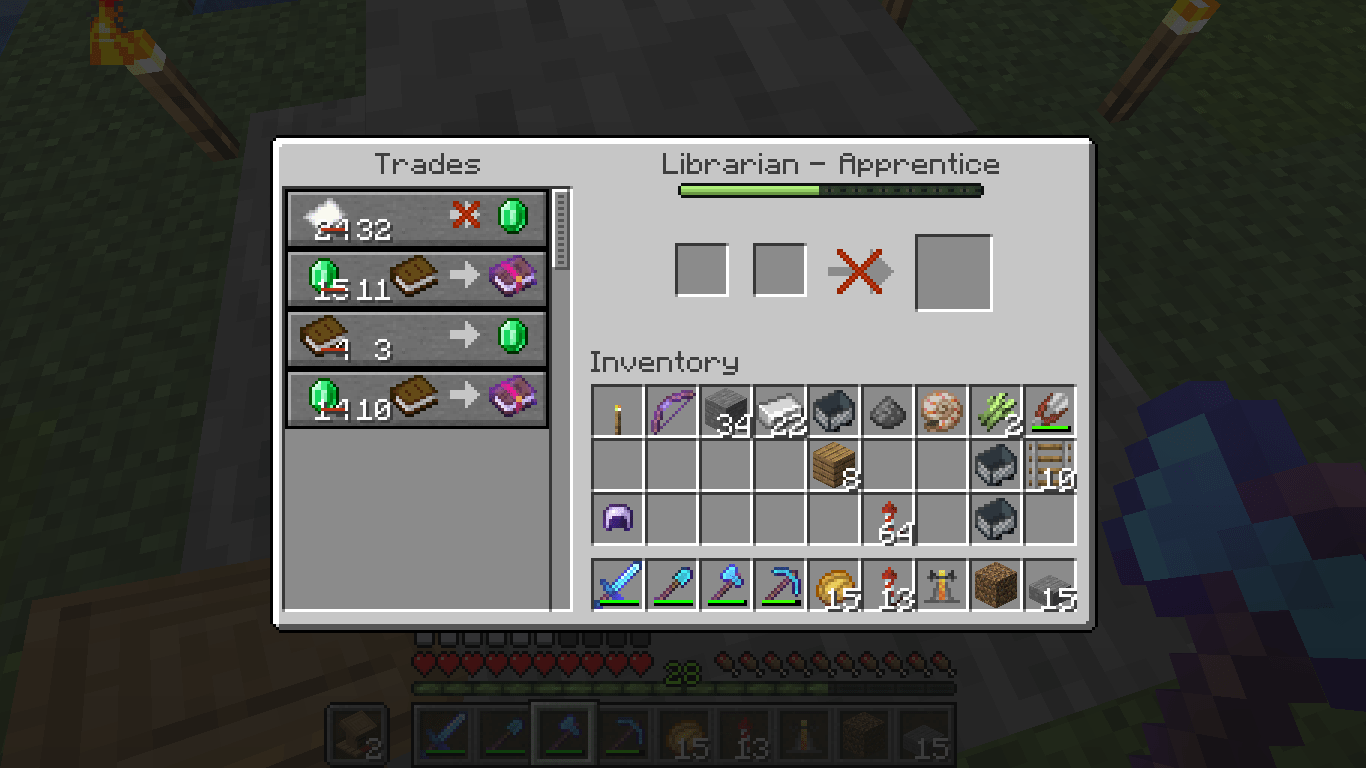The image size is (1366, 768).
Task: Select the iron helmet in the top inventory row
Action: pyautogui.click(x=835, y=413)
